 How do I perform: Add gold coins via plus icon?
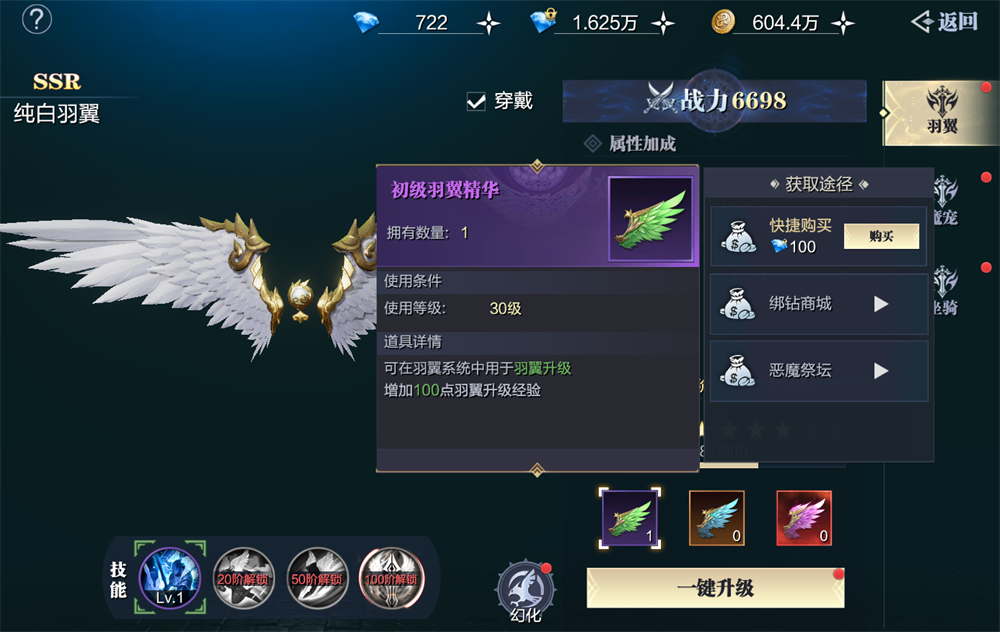[843, 23]
